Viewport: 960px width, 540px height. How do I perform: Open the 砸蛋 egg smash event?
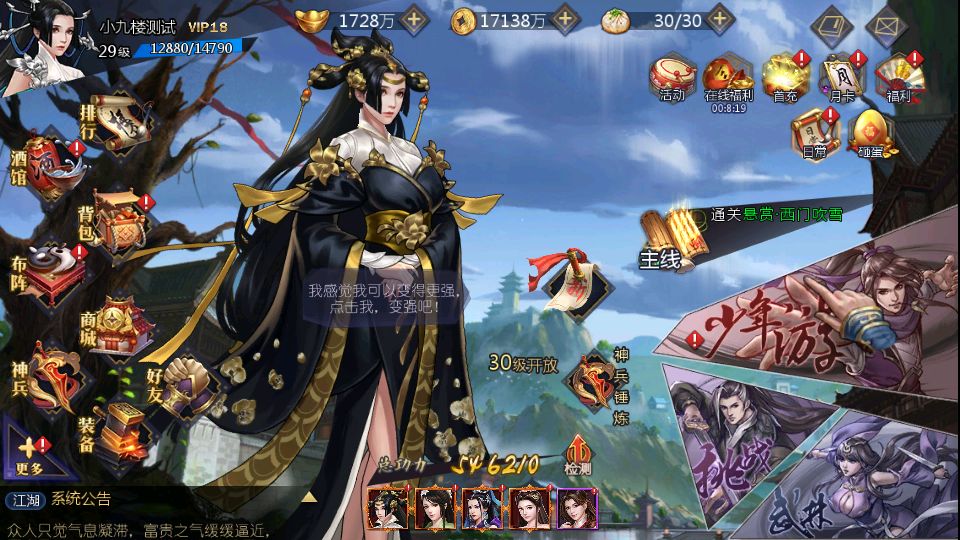872,135
